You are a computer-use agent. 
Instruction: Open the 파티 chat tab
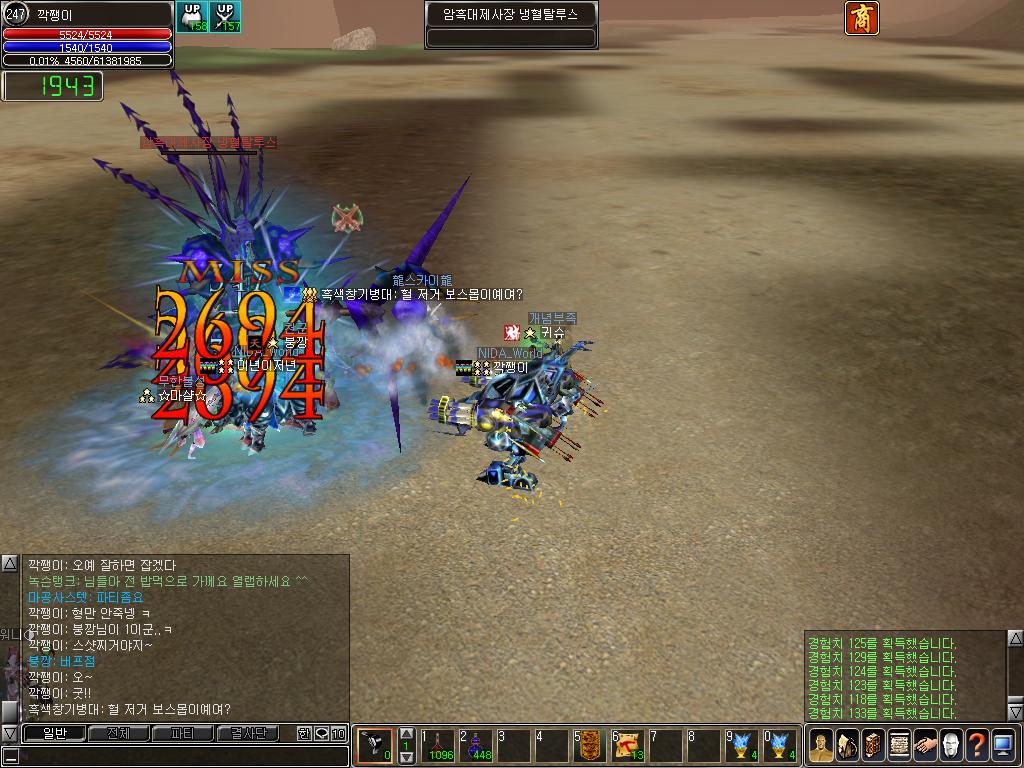[x=183, y=733]
